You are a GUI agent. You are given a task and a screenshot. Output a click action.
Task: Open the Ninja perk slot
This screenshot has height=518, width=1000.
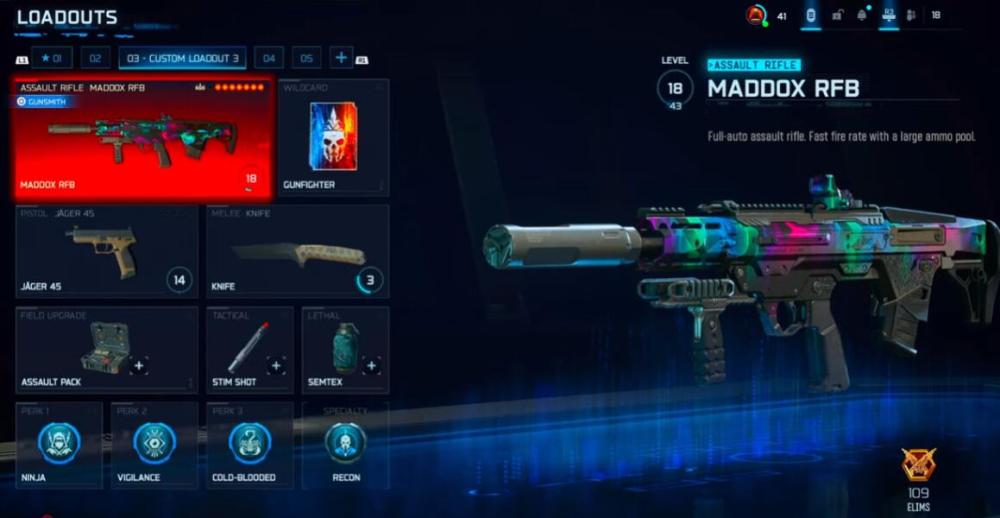(59, 445)
